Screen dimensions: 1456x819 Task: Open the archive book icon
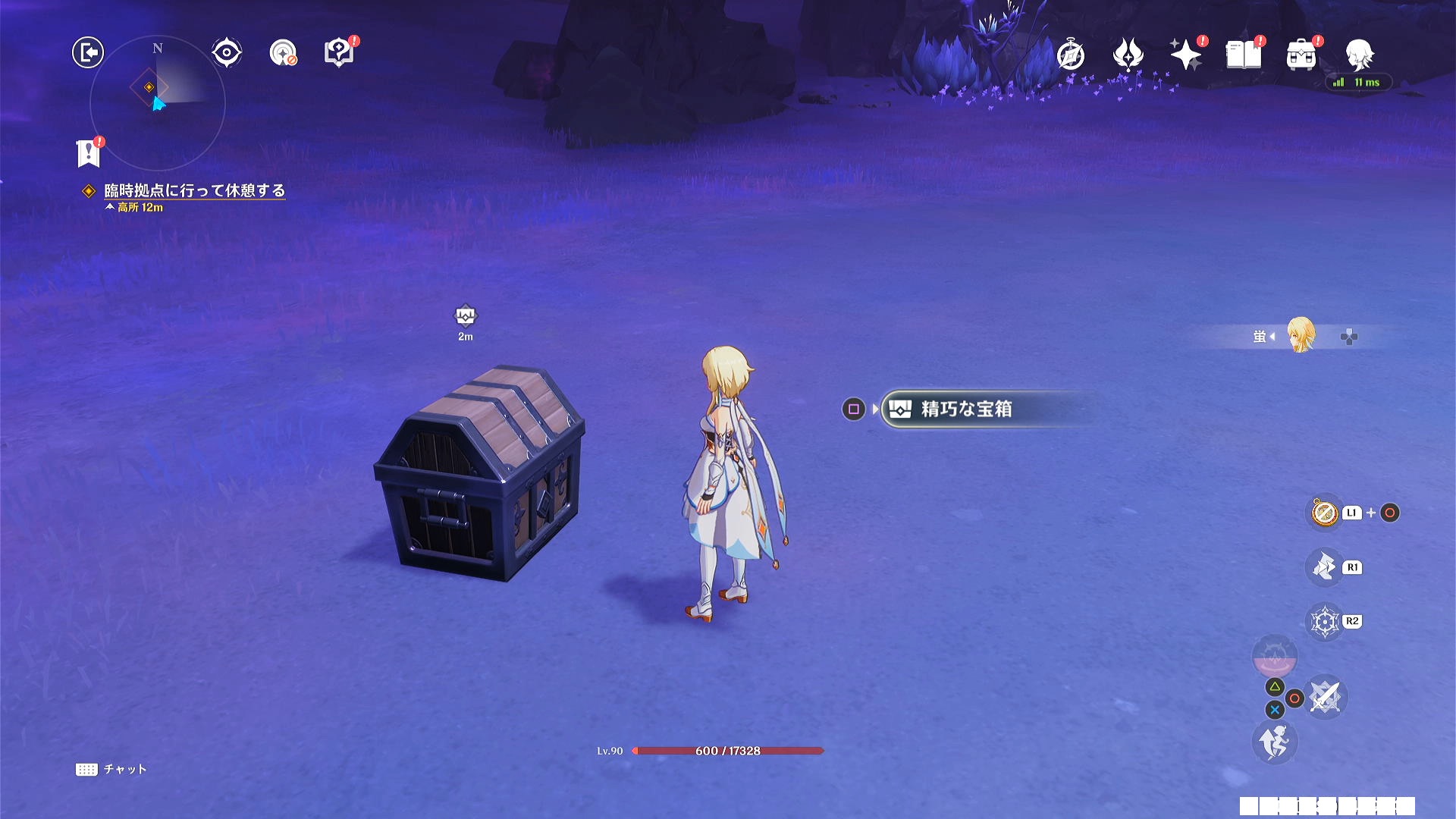(x=1243, y=53)
